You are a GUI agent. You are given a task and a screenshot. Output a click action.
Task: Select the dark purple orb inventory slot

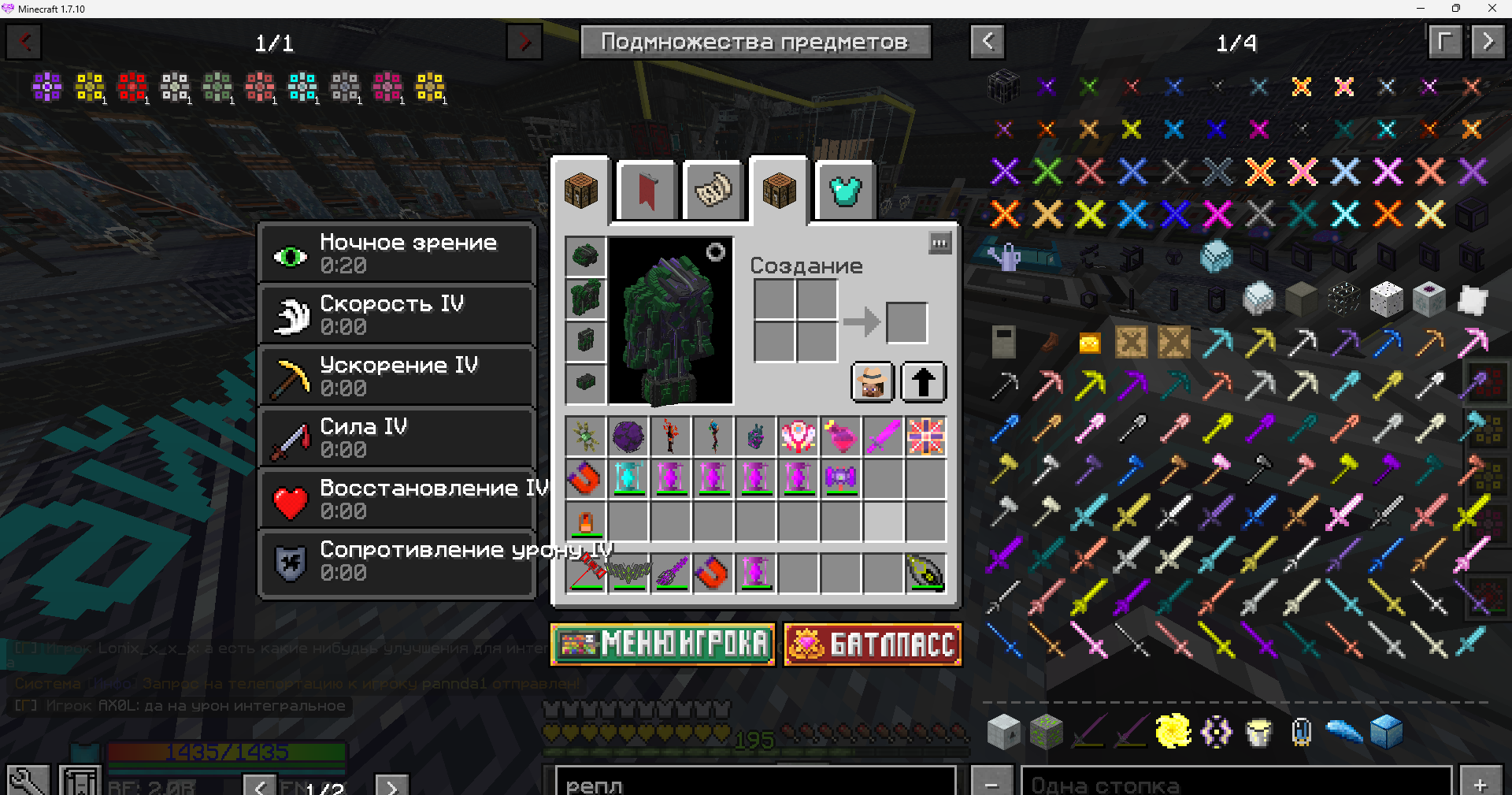point(628,436)
